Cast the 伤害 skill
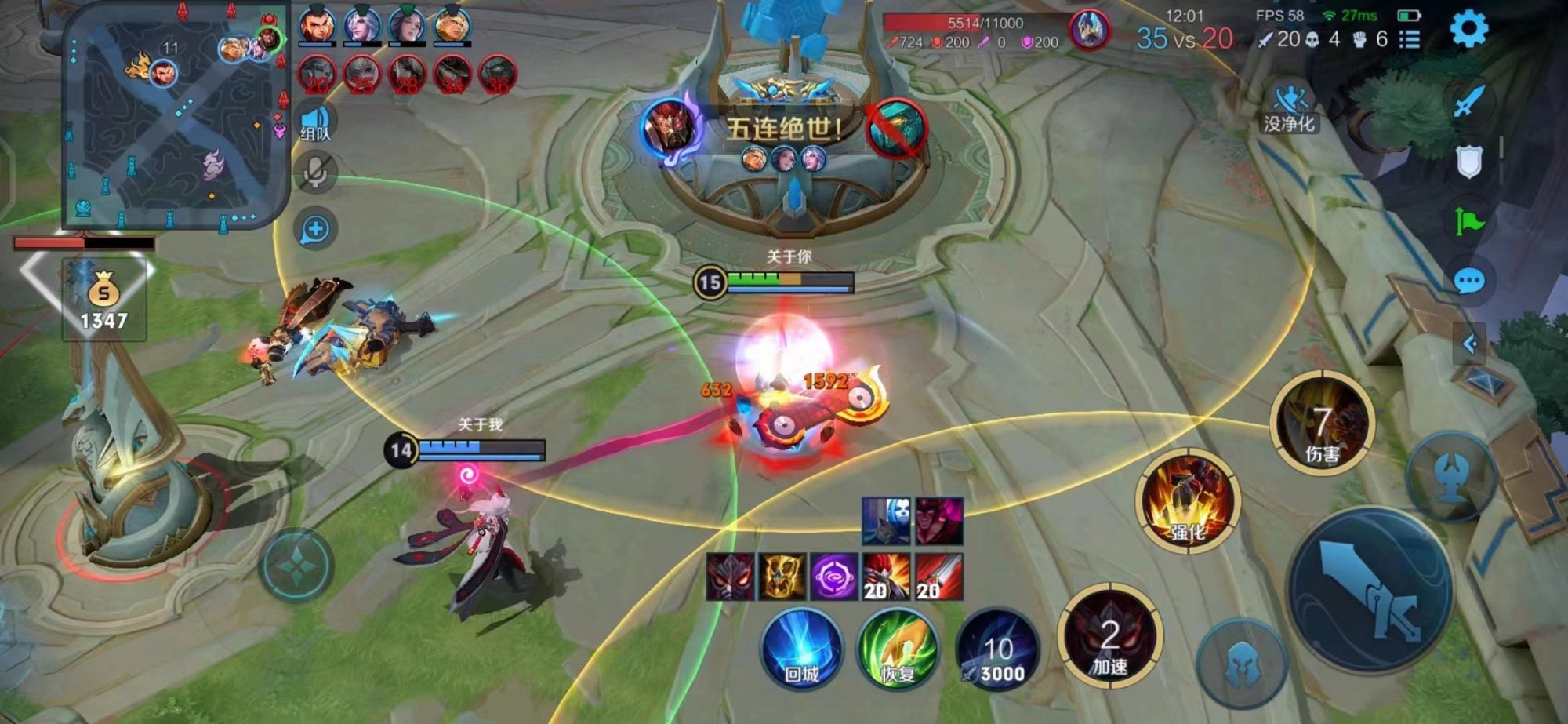 pos(1322,424)
